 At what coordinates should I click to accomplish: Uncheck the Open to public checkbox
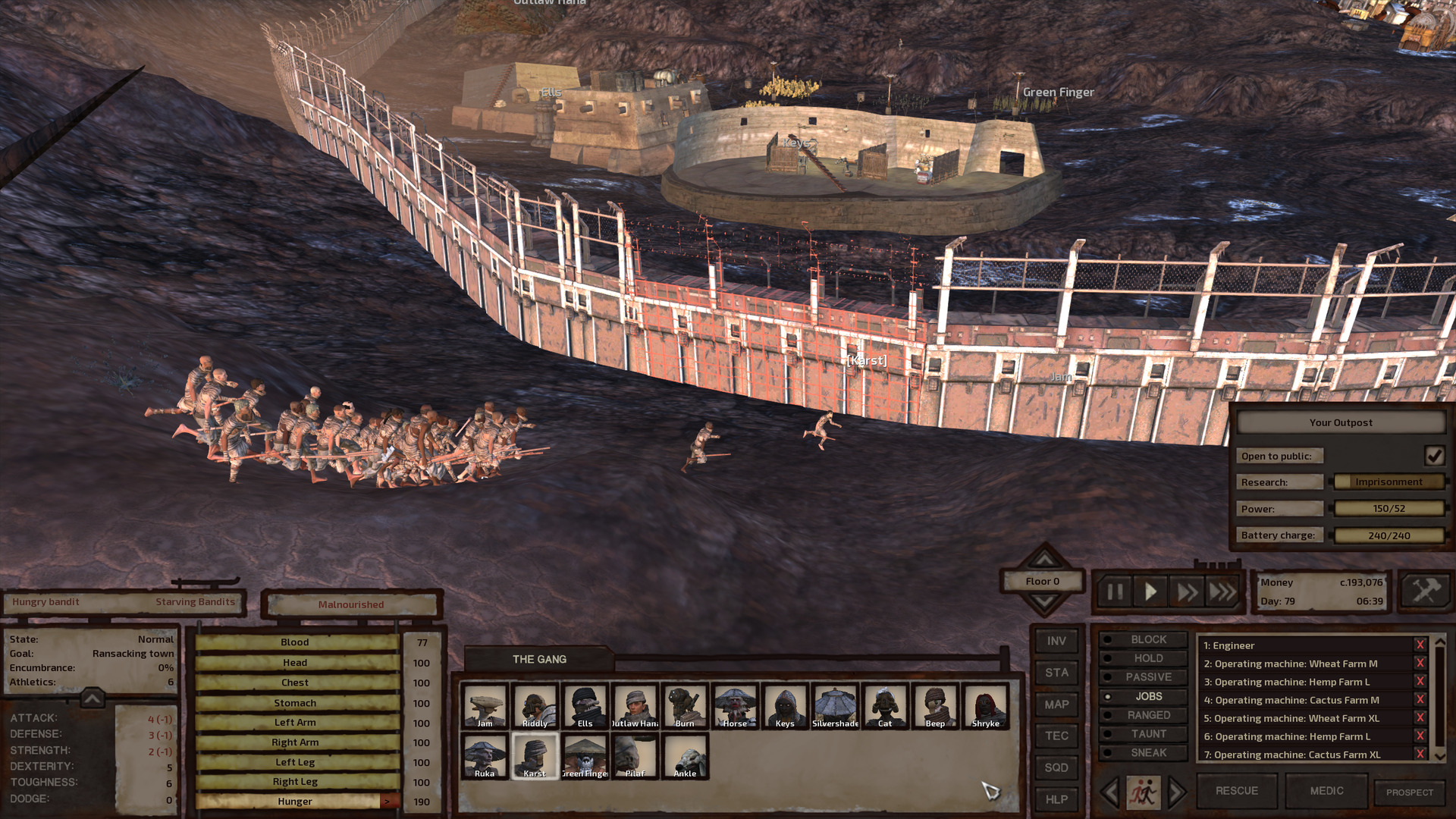pos(1435,455)
